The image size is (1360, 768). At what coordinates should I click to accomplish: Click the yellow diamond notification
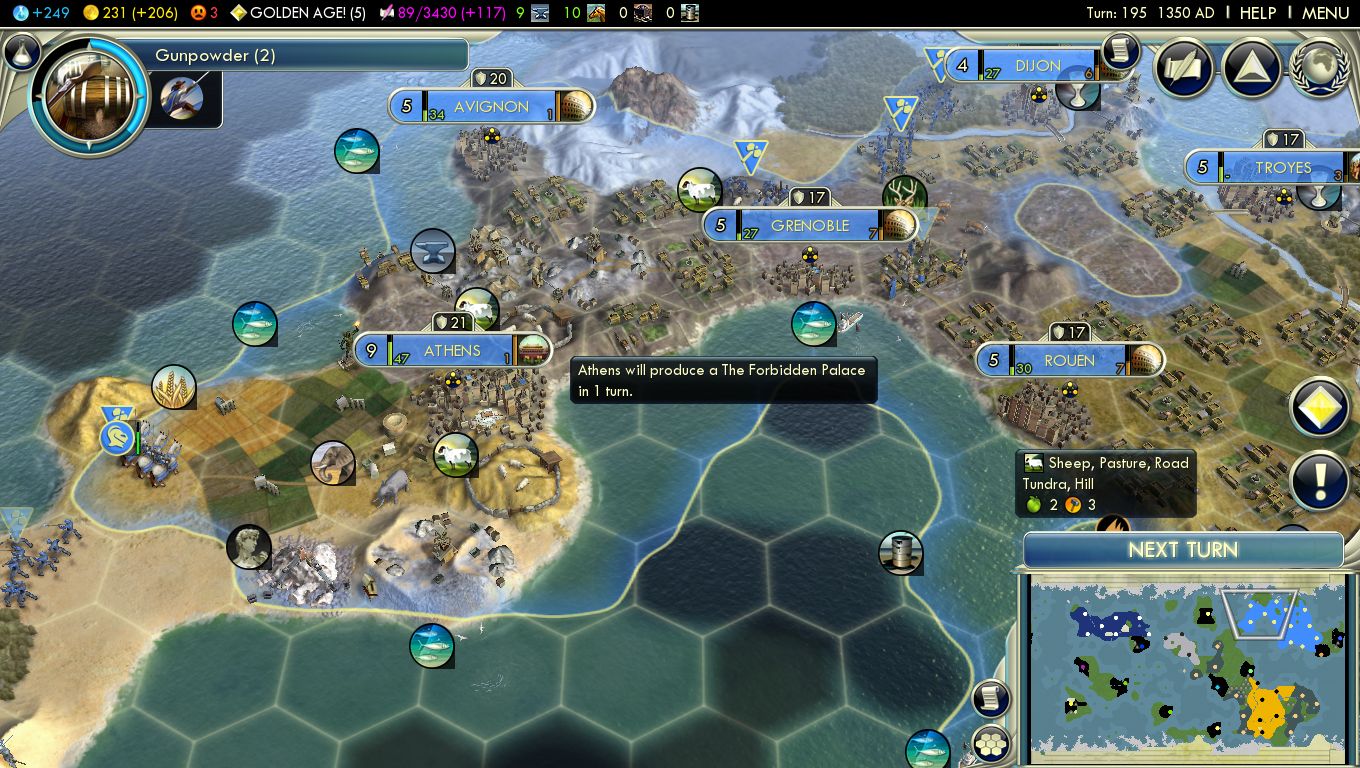1320,408
